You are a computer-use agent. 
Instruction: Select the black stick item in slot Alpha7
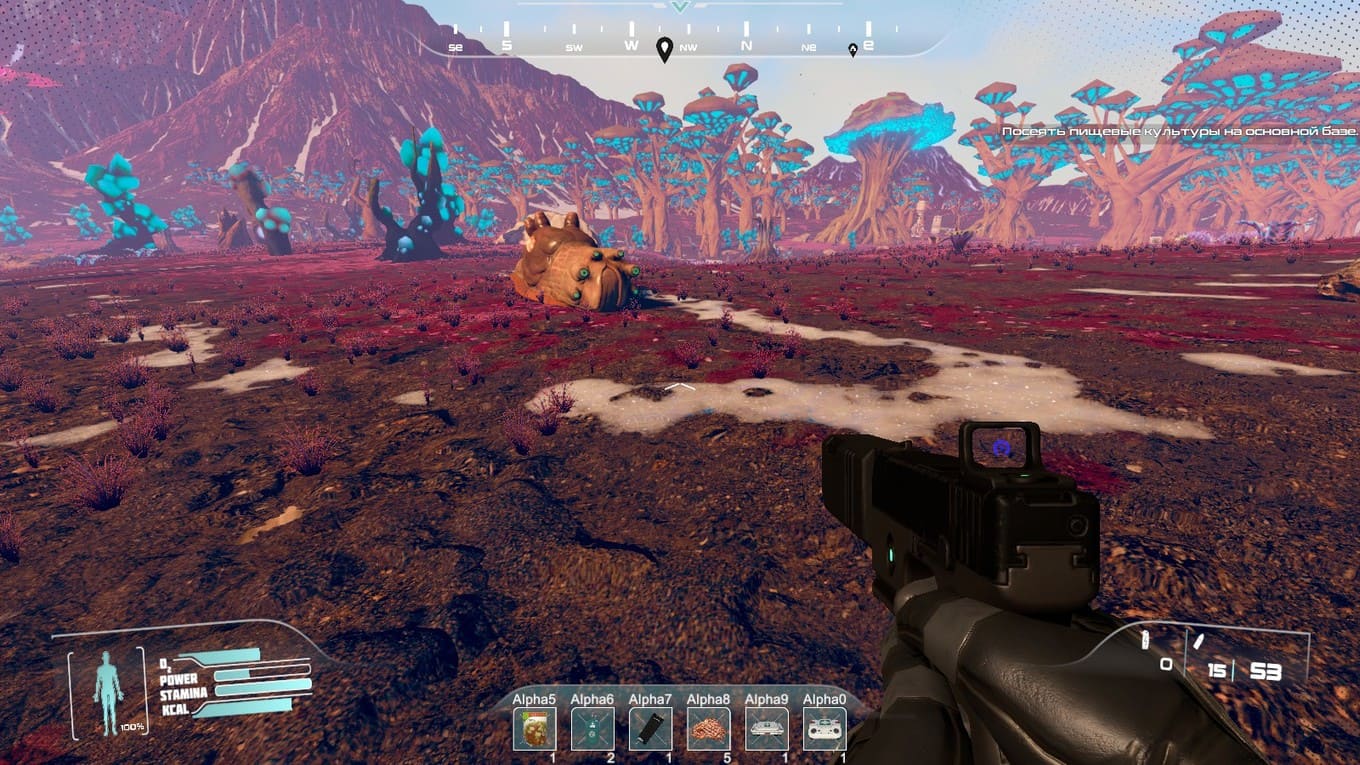650,729
